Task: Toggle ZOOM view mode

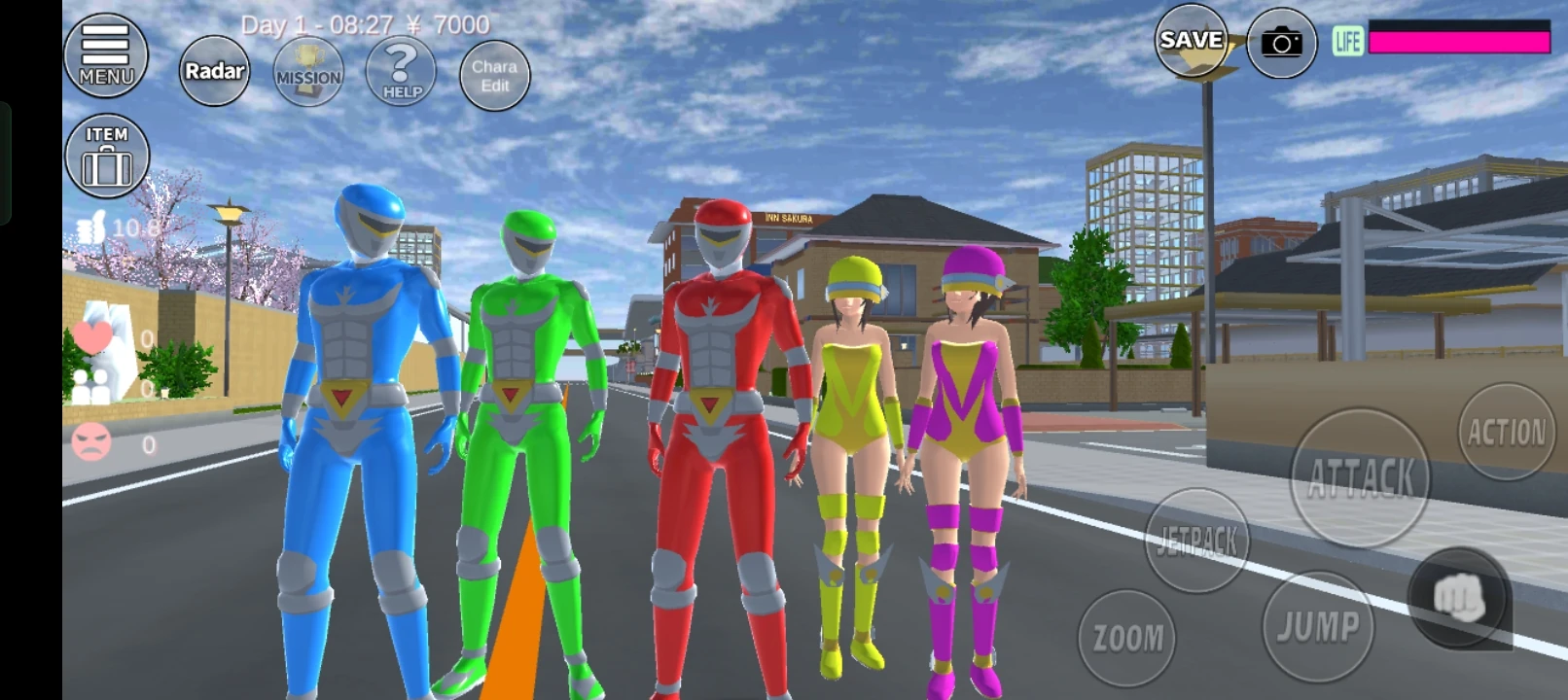Action: coord(1126,637)
